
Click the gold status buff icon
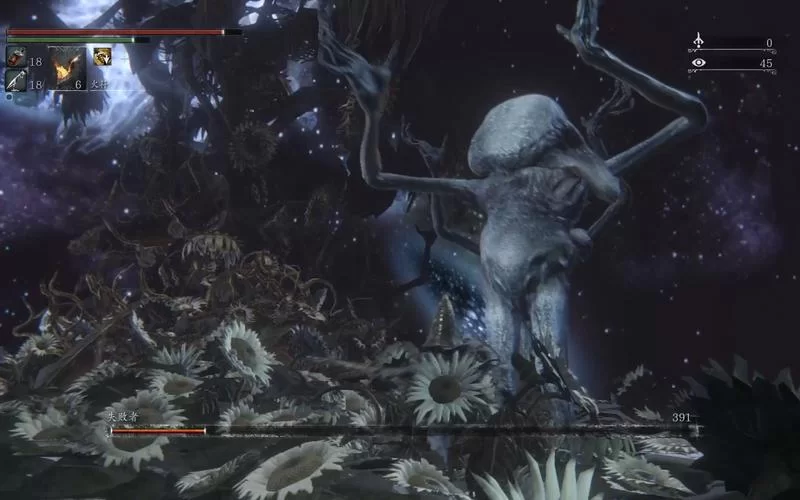[x=102, y=57]
